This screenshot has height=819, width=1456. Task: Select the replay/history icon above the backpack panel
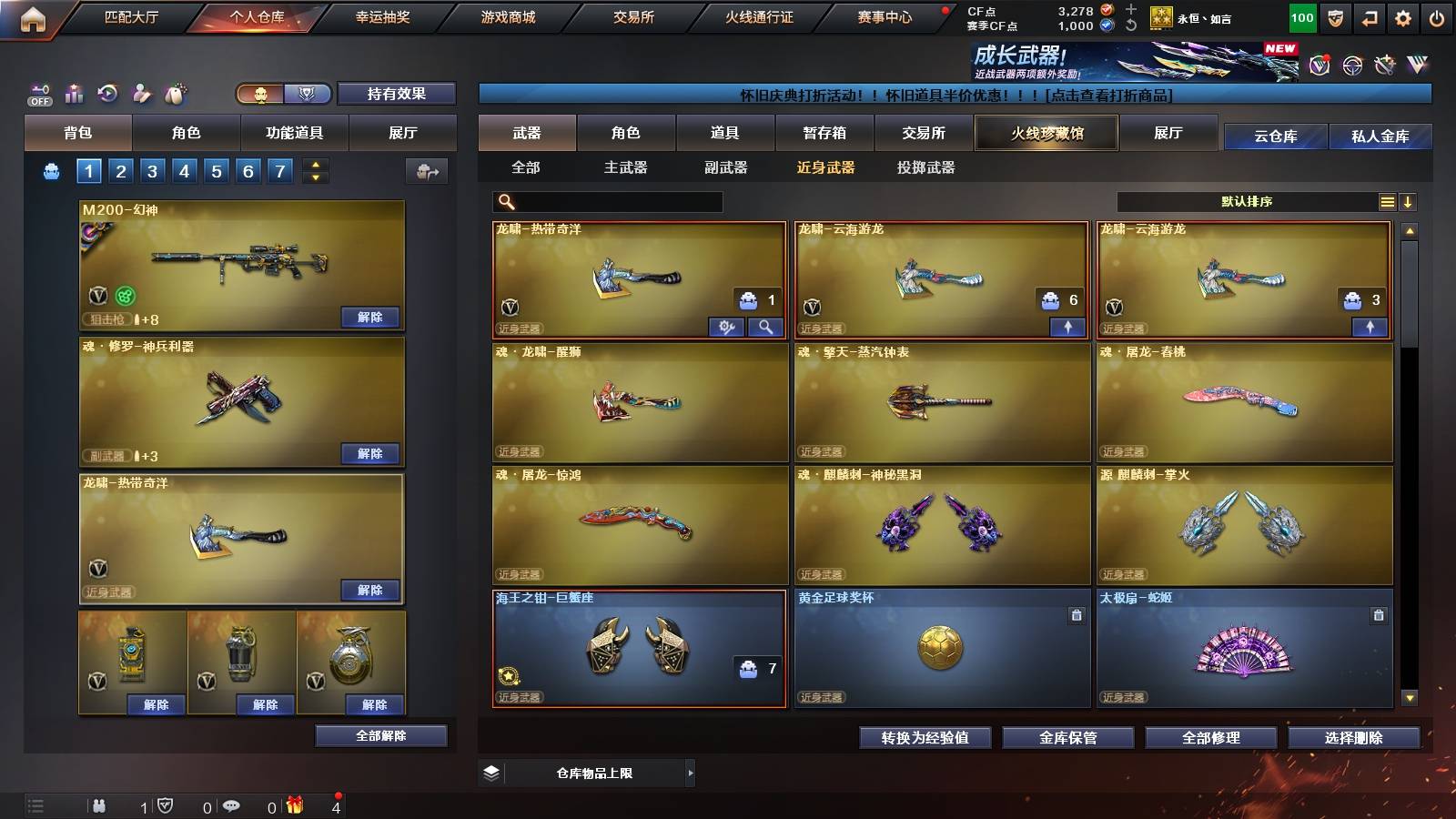click(108, 91)
